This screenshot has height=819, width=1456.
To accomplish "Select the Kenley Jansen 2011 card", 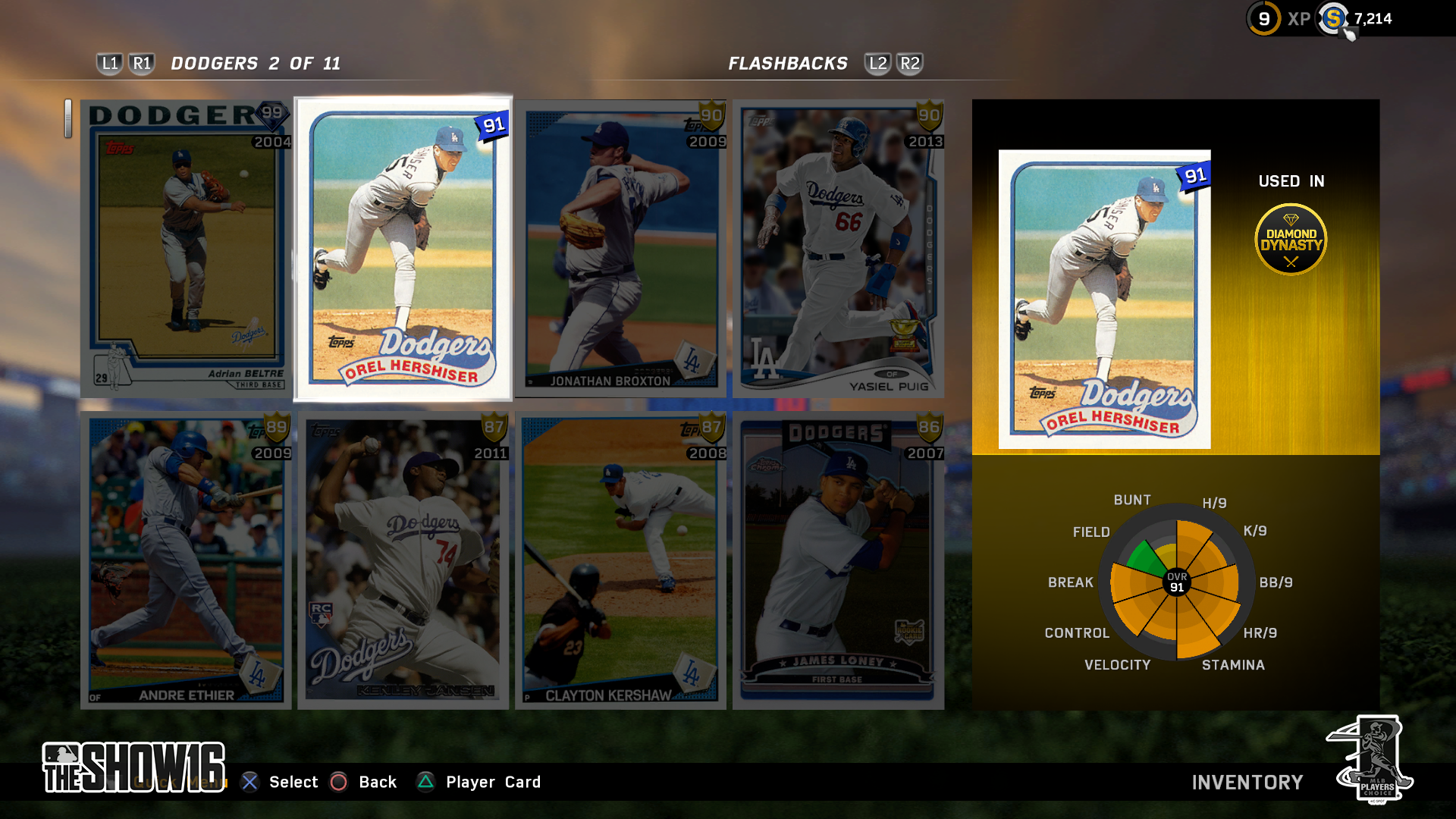I will (403, 560).
